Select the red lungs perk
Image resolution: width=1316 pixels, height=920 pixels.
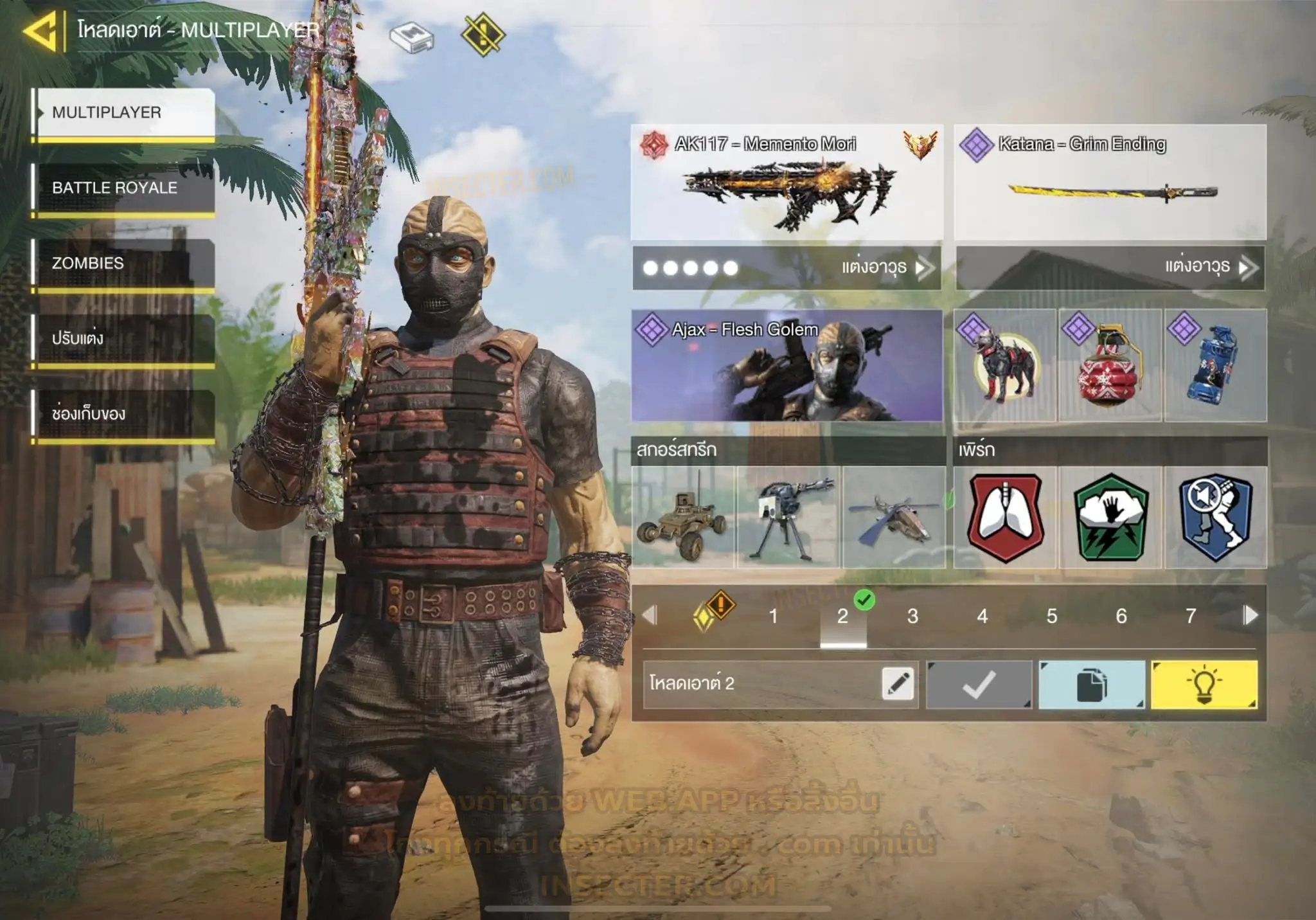[1005, 518]
